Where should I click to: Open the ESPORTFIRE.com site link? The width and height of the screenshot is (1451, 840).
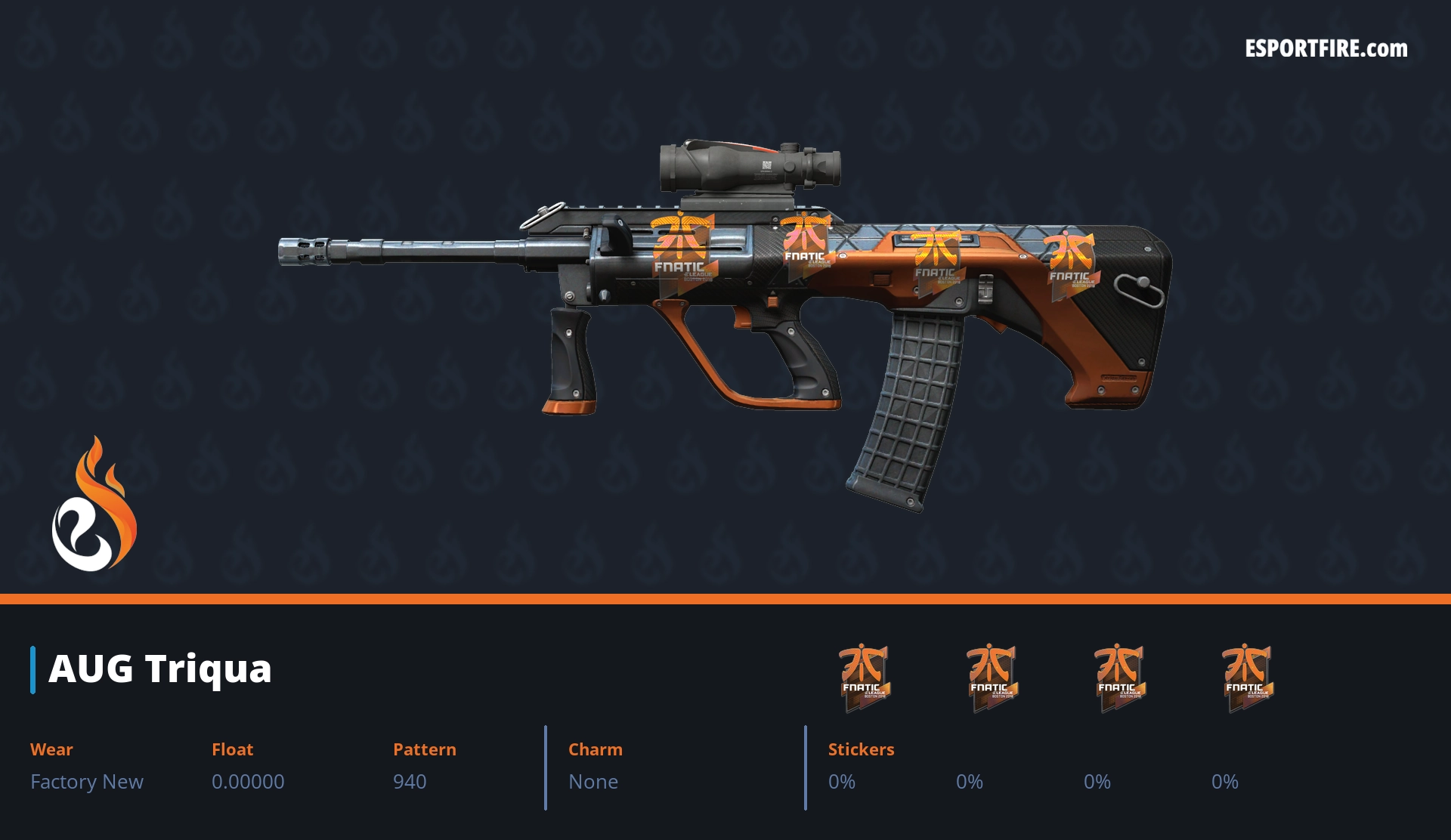coord(1326,49)
